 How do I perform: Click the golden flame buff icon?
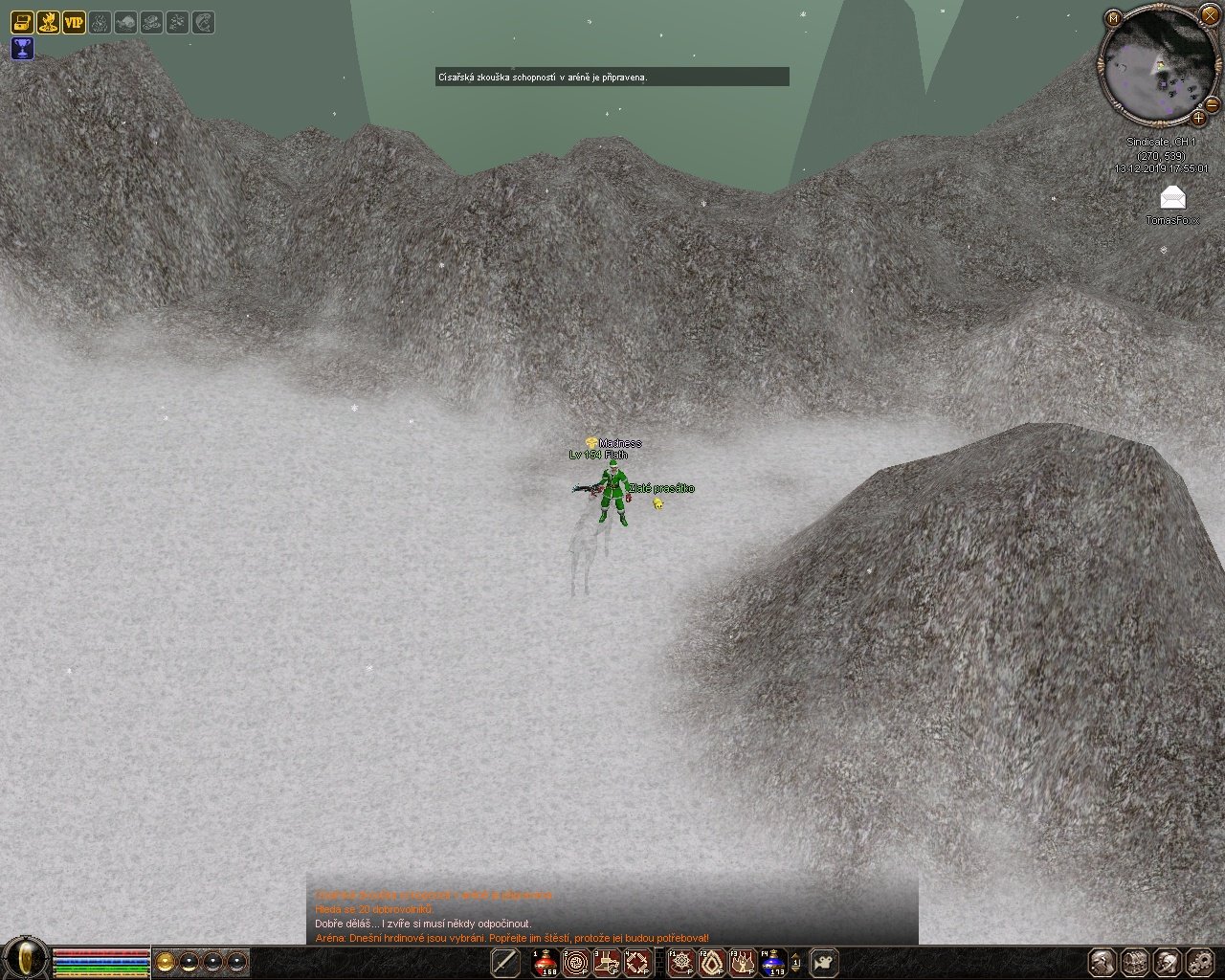pos(48,22)
